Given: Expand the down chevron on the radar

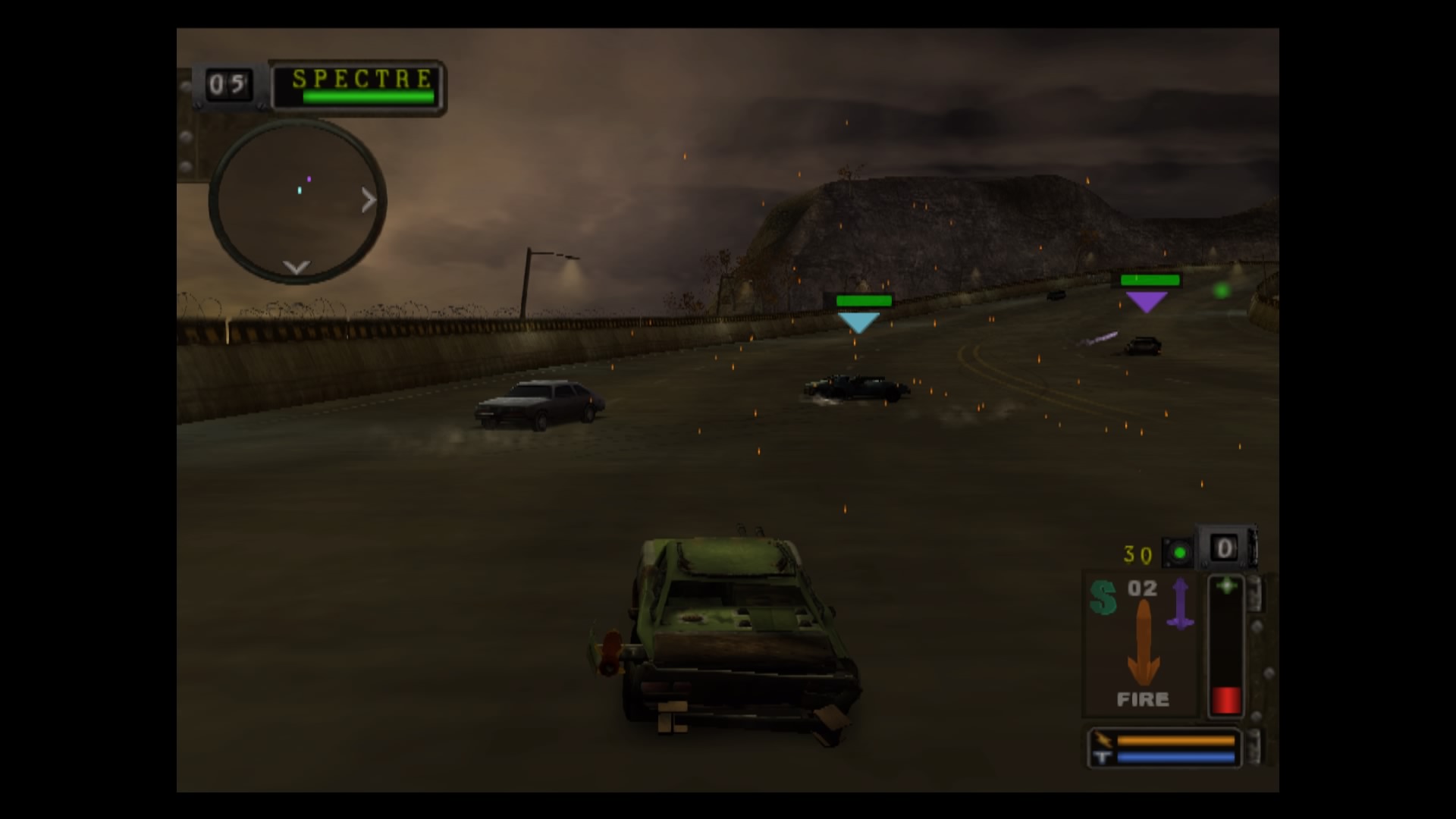Looking at the screenshot, I should tap(296, 268).
